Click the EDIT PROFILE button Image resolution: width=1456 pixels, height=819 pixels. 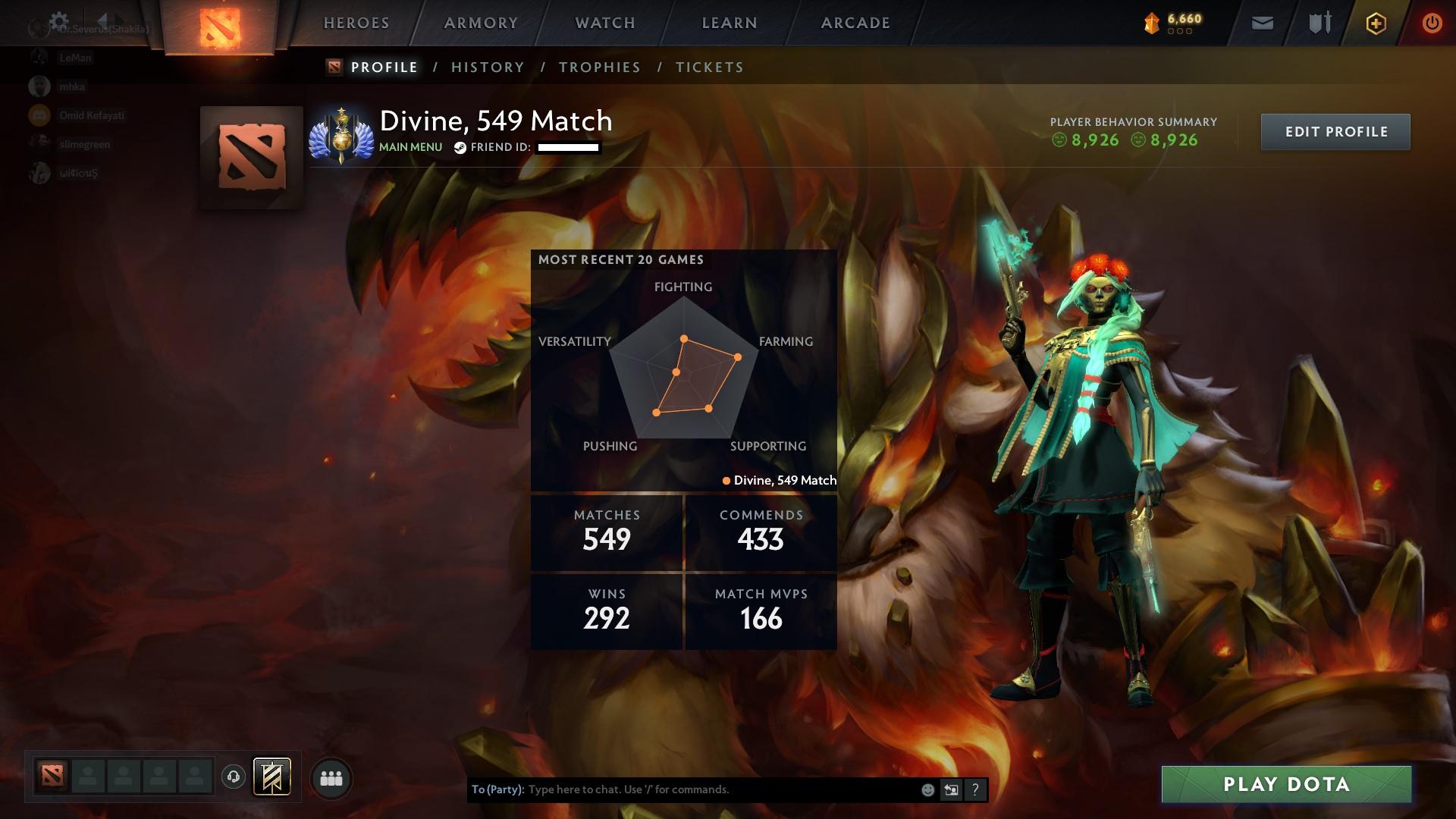point(1335,130)
